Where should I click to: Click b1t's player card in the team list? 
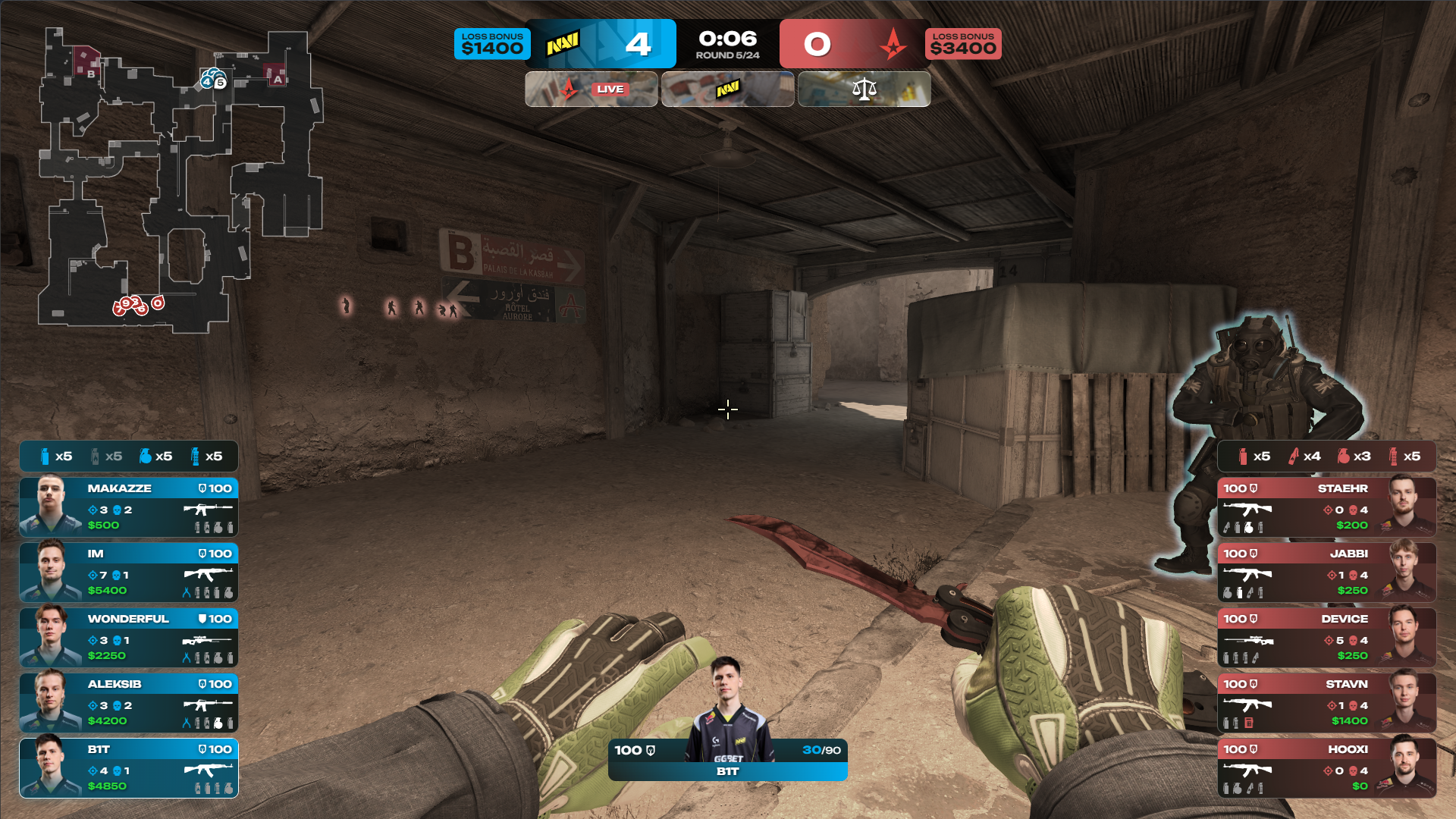(129, 767)
